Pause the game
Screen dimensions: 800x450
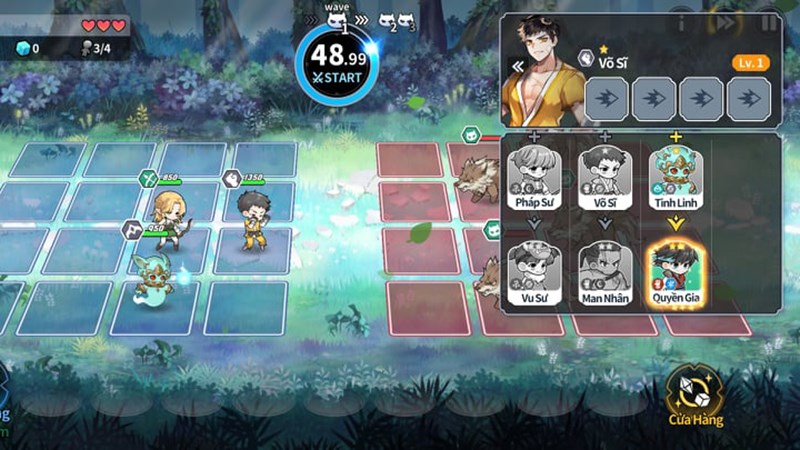pos(768,21)
